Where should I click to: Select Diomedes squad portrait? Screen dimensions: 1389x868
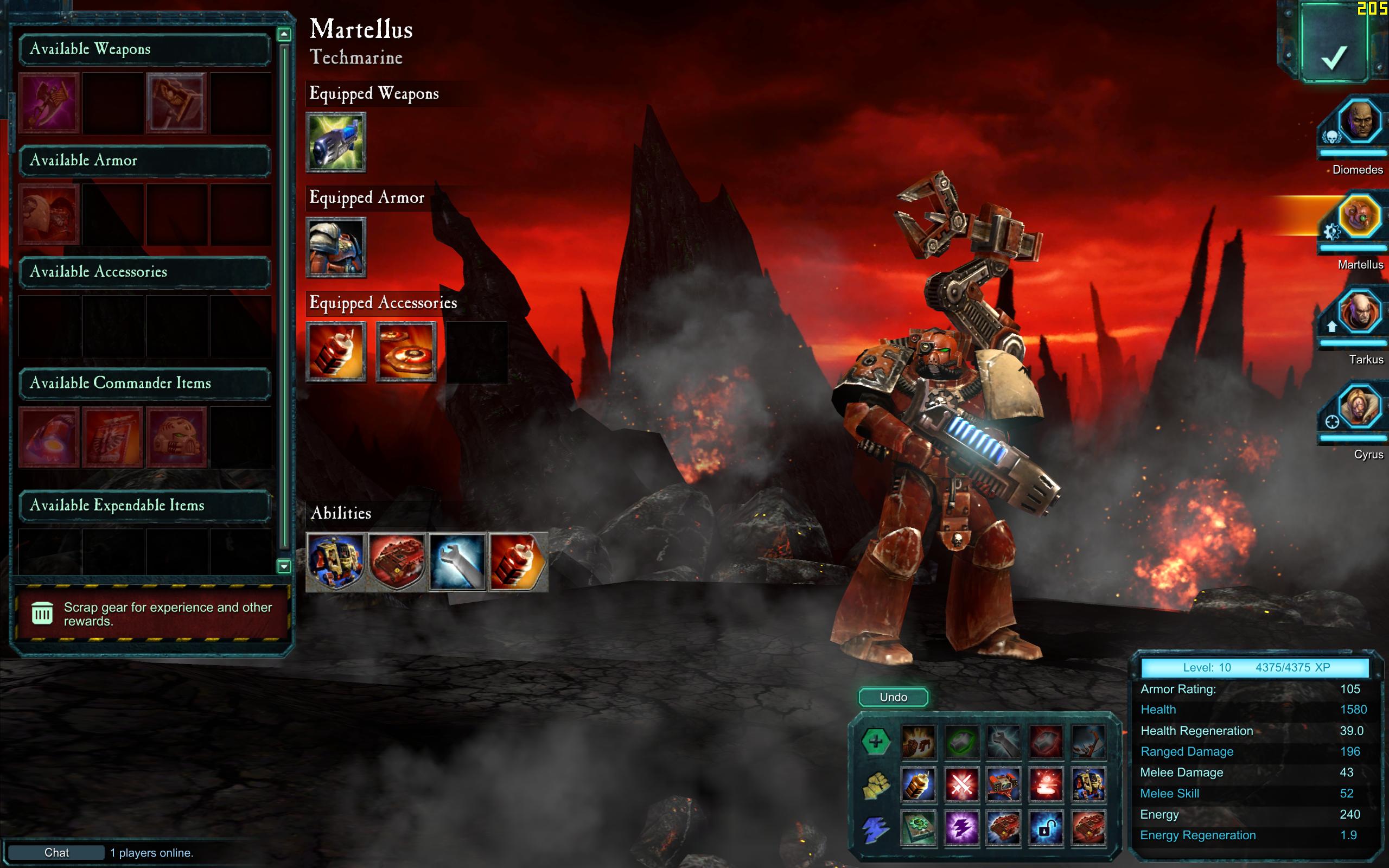pos(1359,122)
